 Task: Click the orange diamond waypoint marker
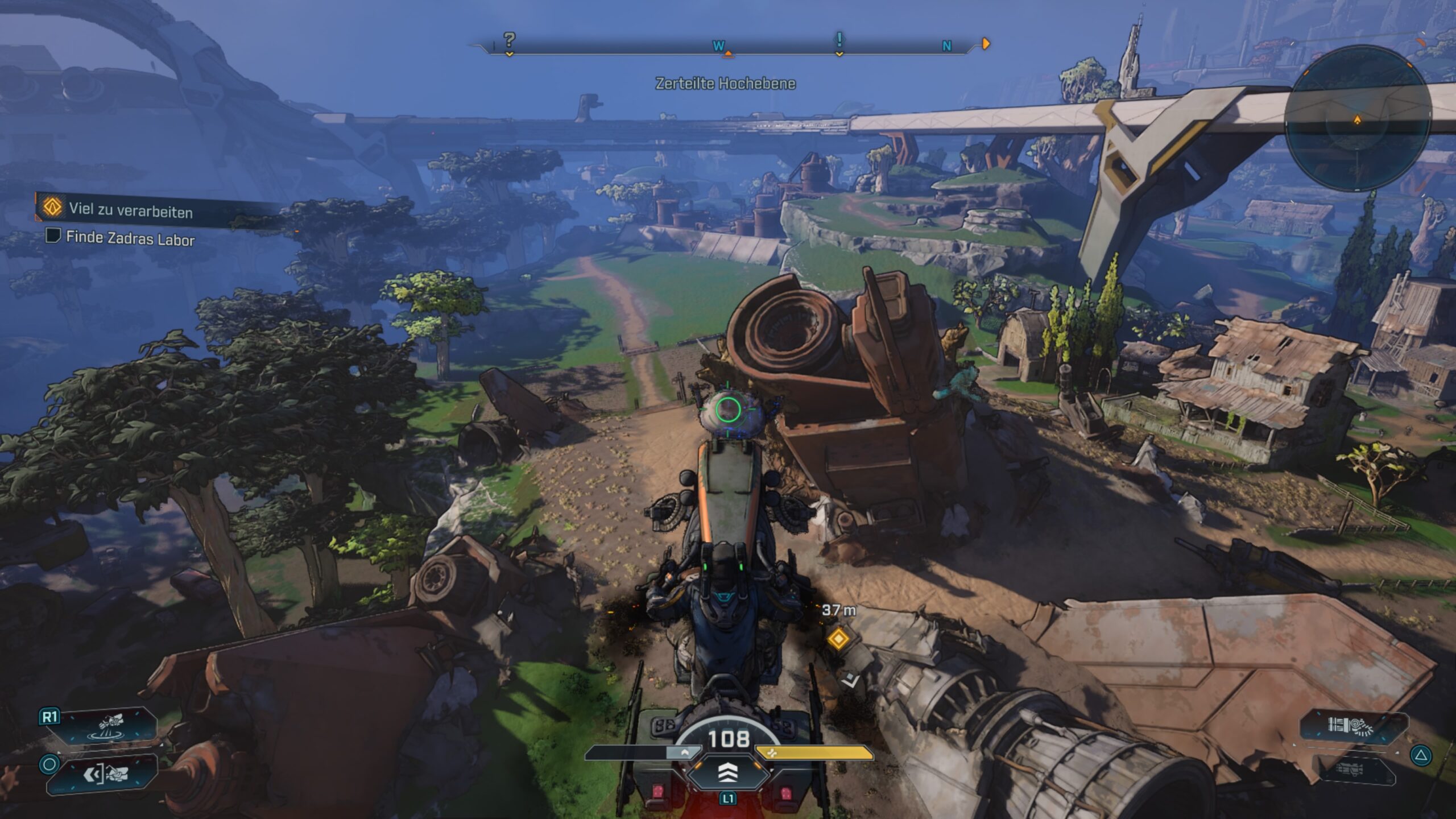(838, 639)
